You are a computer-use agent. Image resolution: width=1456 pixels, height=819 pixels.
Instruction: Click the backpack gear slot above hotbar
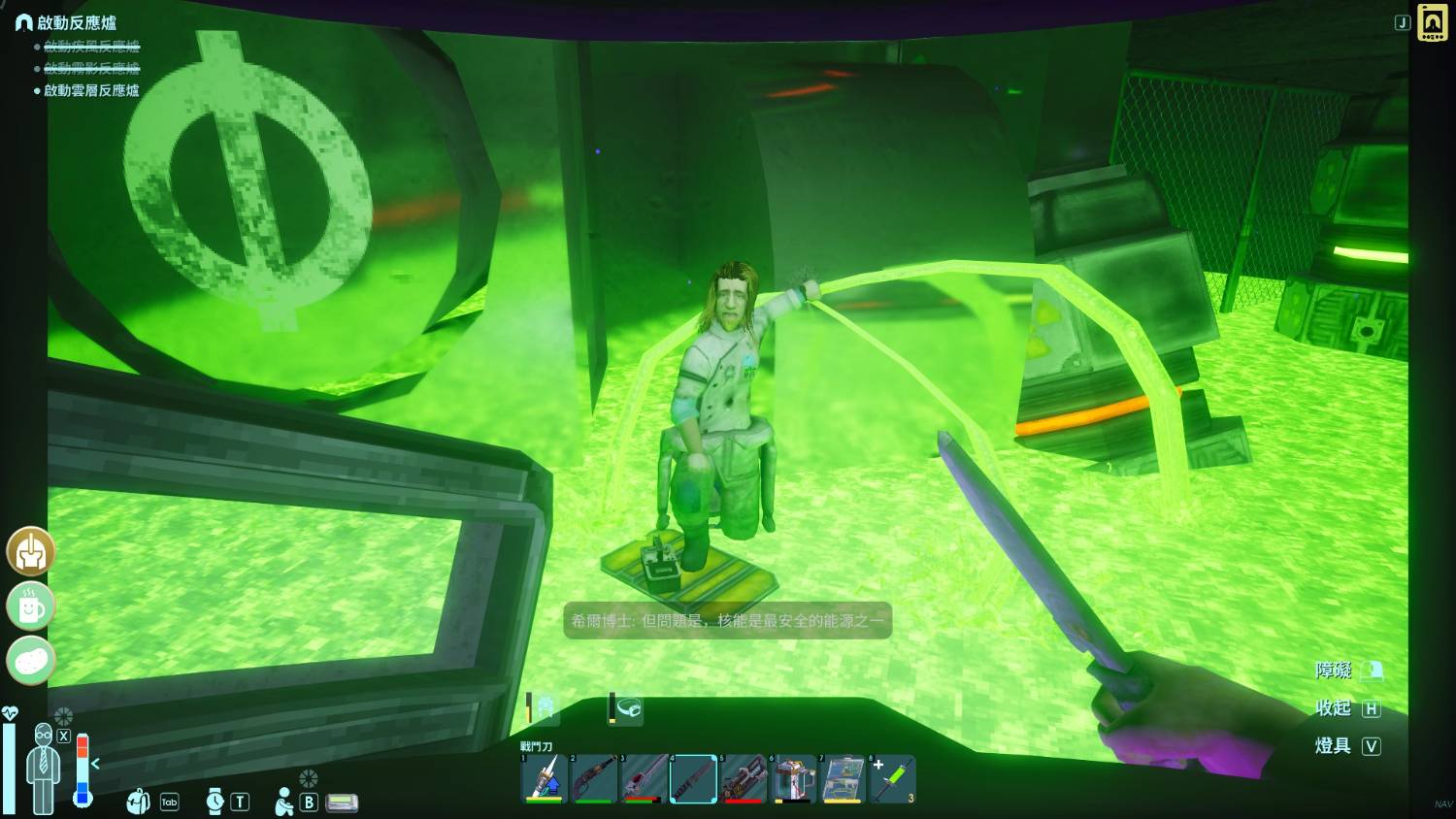[546, 708]
